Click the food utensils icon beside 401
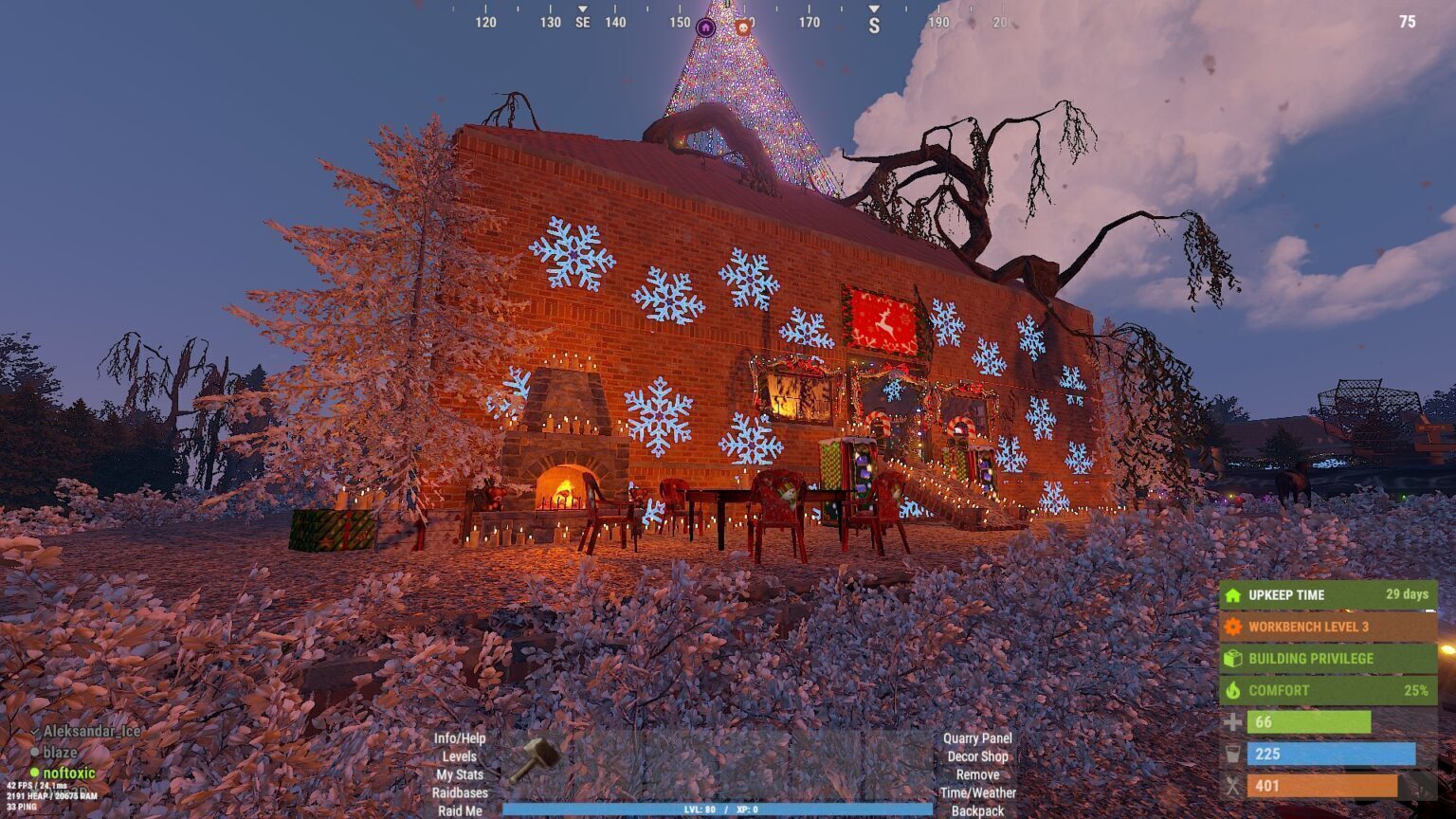The image size is (1456, 819). point(1233,785)
